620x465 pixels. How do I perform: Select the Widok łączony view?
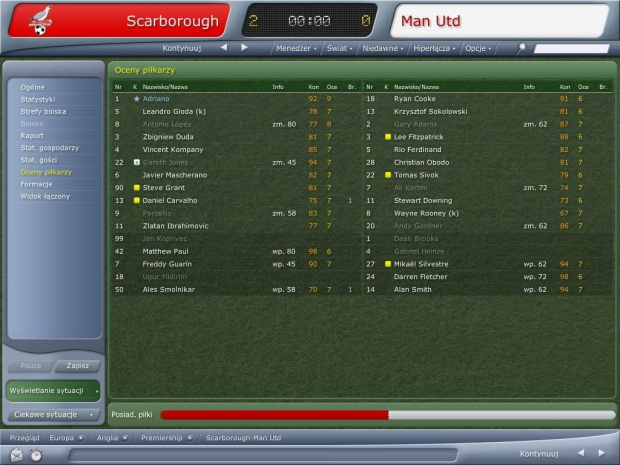[x=44, y=196]
